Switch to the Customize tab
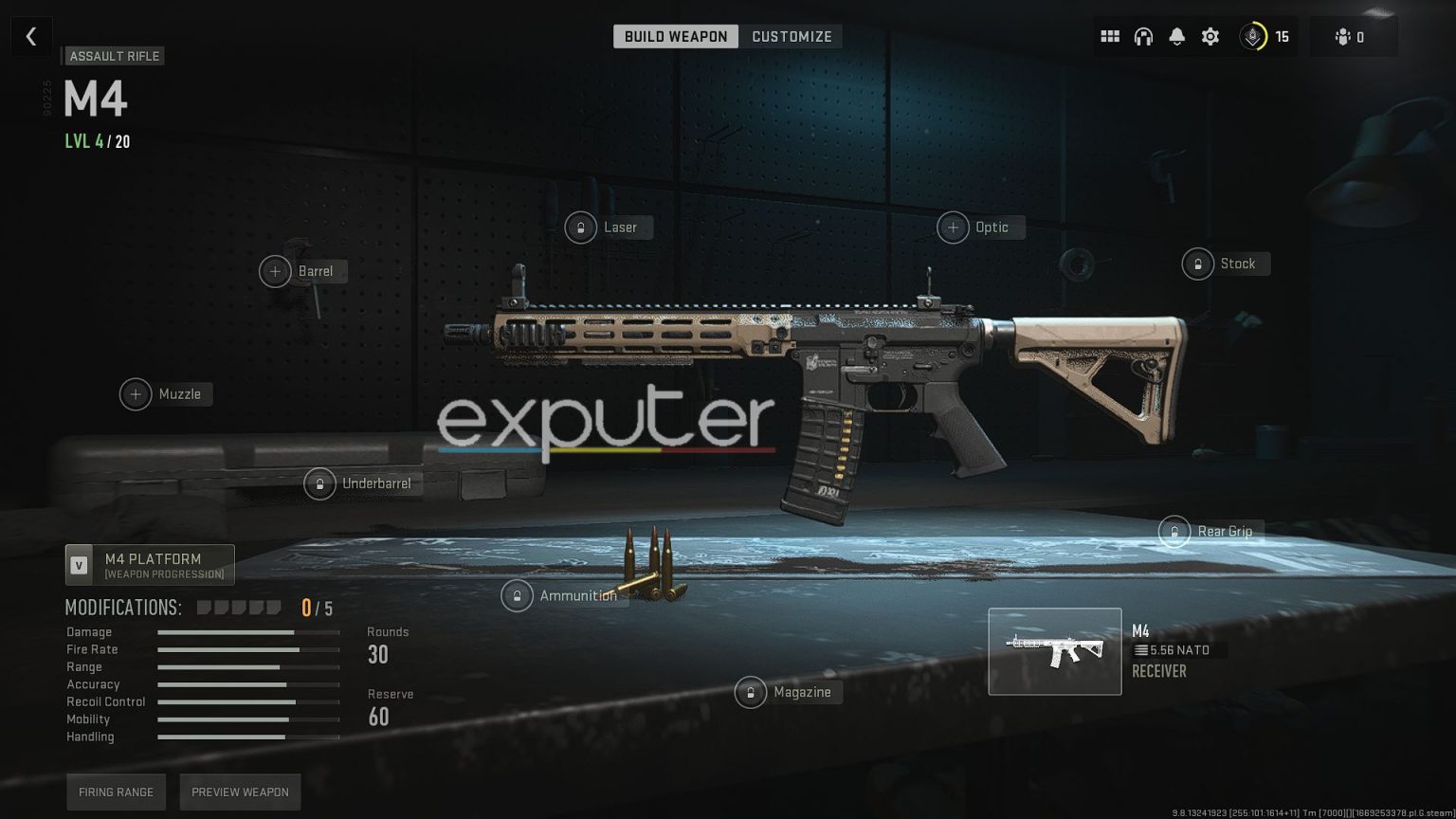The height and width of the screenshot is (819, 1456). click(x=792, y=36)
